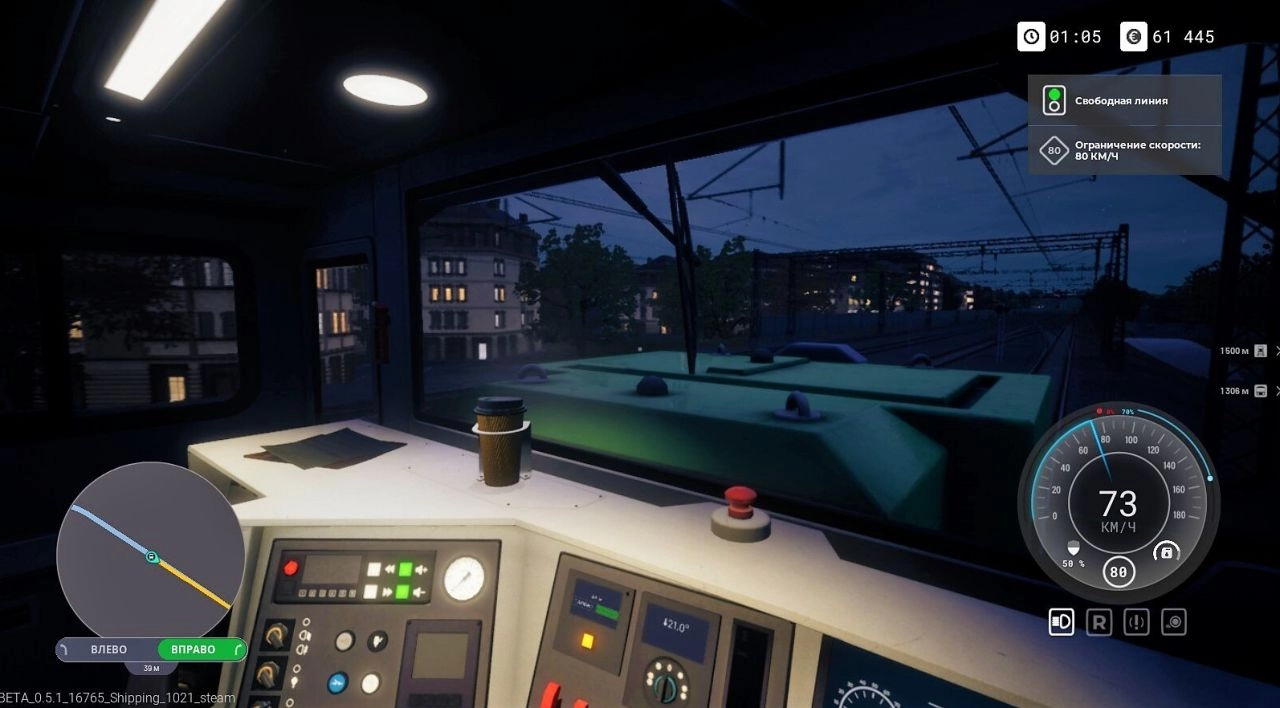The image size is (1280, 708).
Task: Choose the ВПРАВО track direction
Action: 200,650
